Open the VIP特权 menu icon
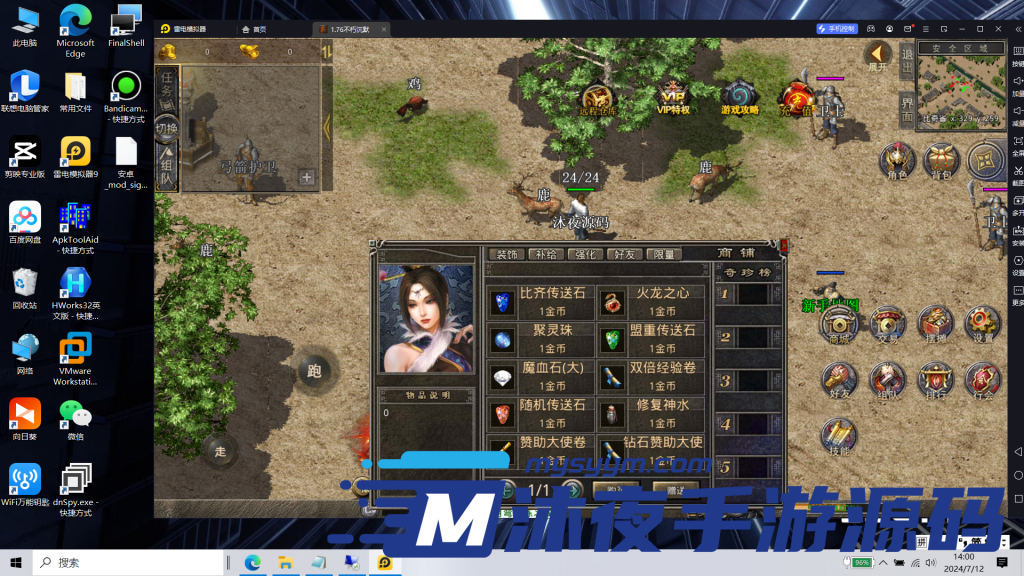Screen dimensions: 1024x576 673,97
